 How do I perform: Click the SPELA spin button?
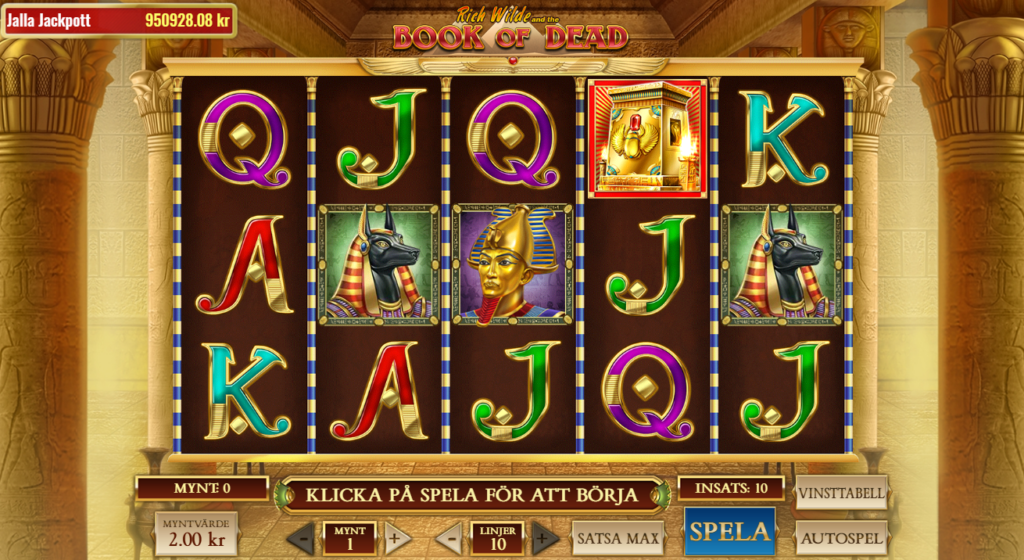(x=731, y=531)
